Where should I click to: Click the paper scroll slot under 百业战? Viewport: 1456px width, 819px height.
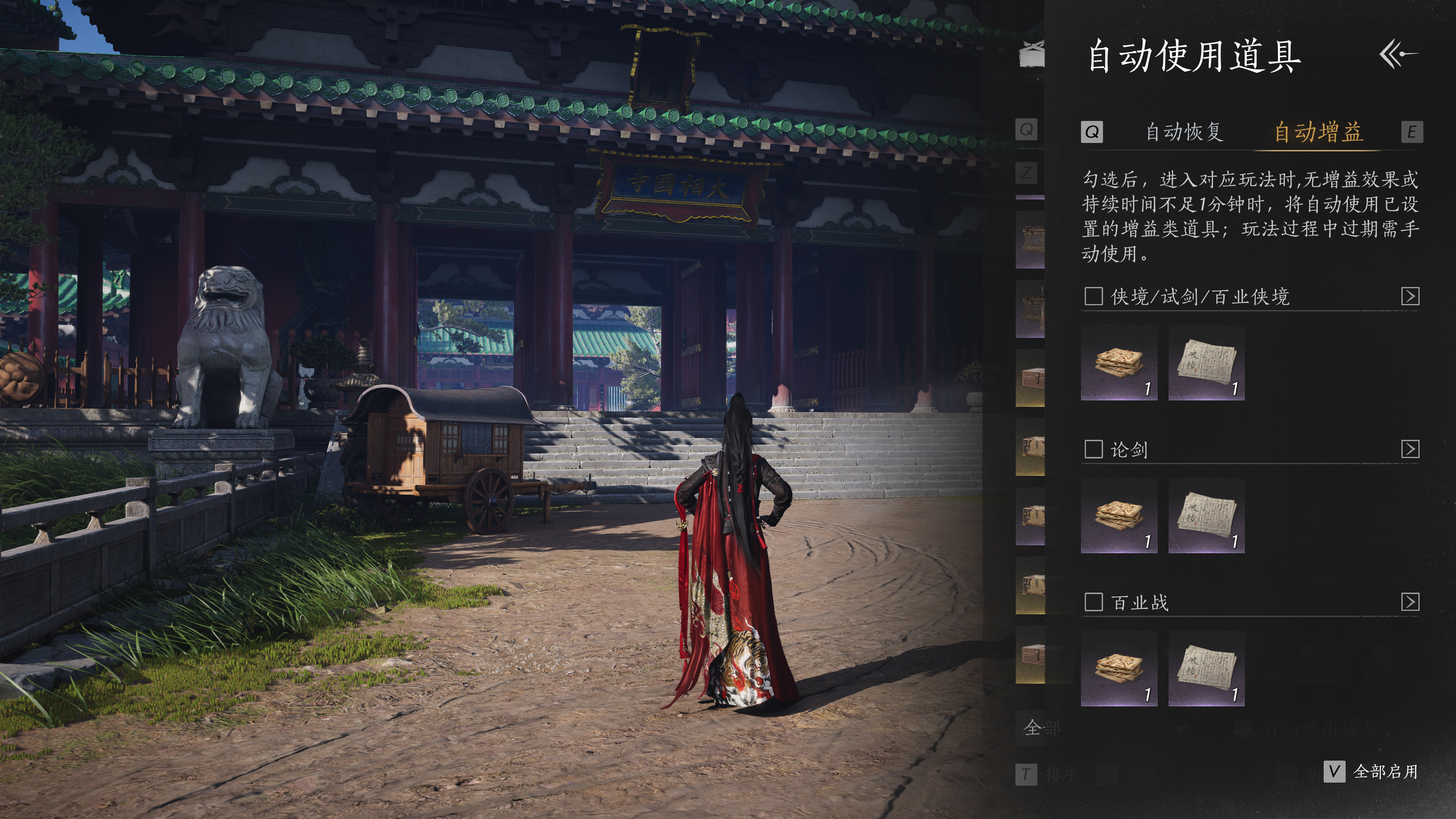[x=1206, y=668]
